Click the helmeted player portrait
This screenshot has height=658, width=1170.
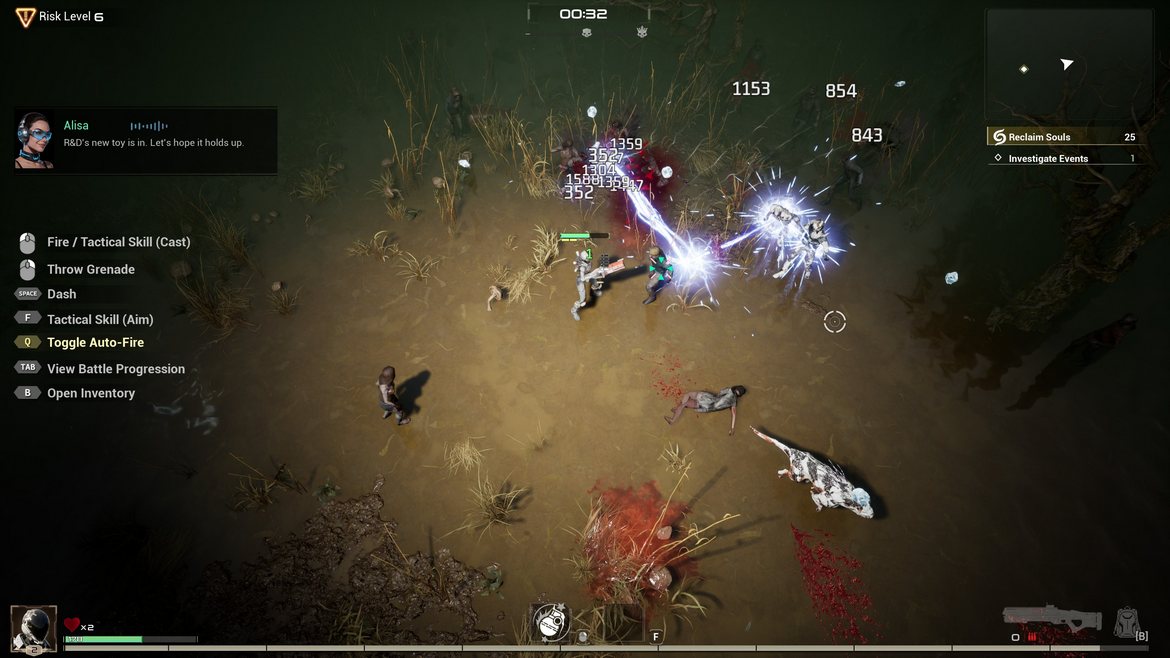pyautogui.click(x=34, y=628)
